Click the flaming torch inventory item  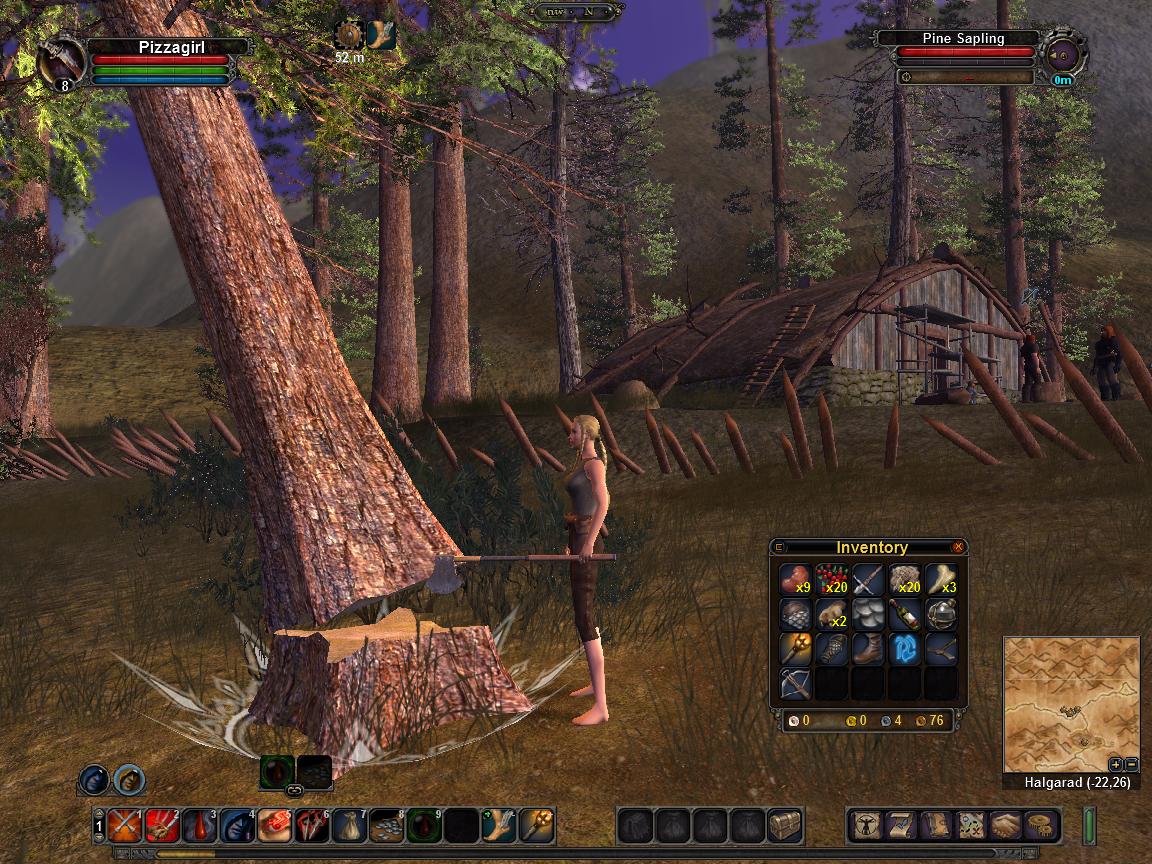click(796, 649)
